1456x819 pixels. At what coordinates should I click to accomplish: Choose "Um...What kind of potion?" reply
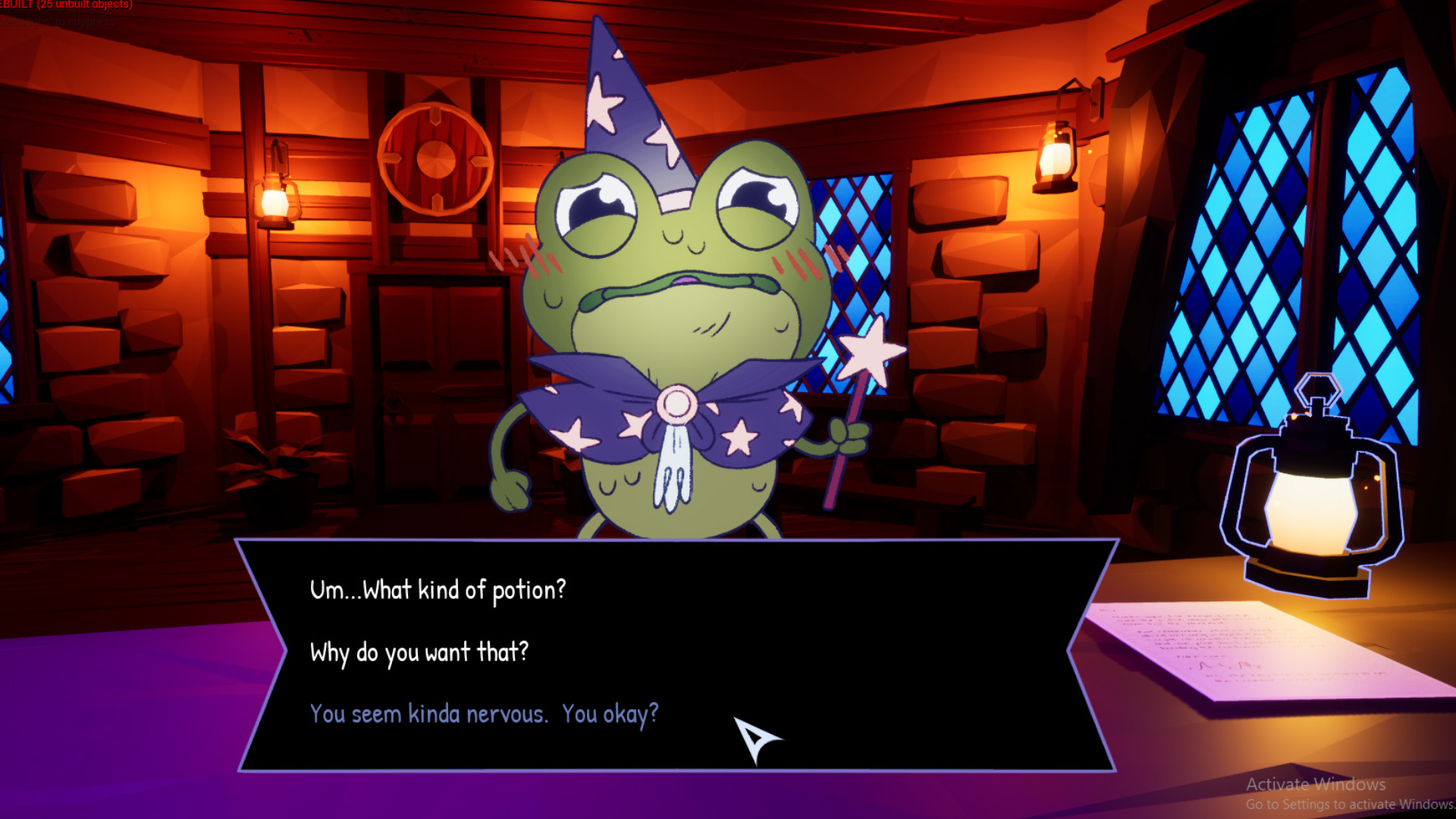pos(438,590)
